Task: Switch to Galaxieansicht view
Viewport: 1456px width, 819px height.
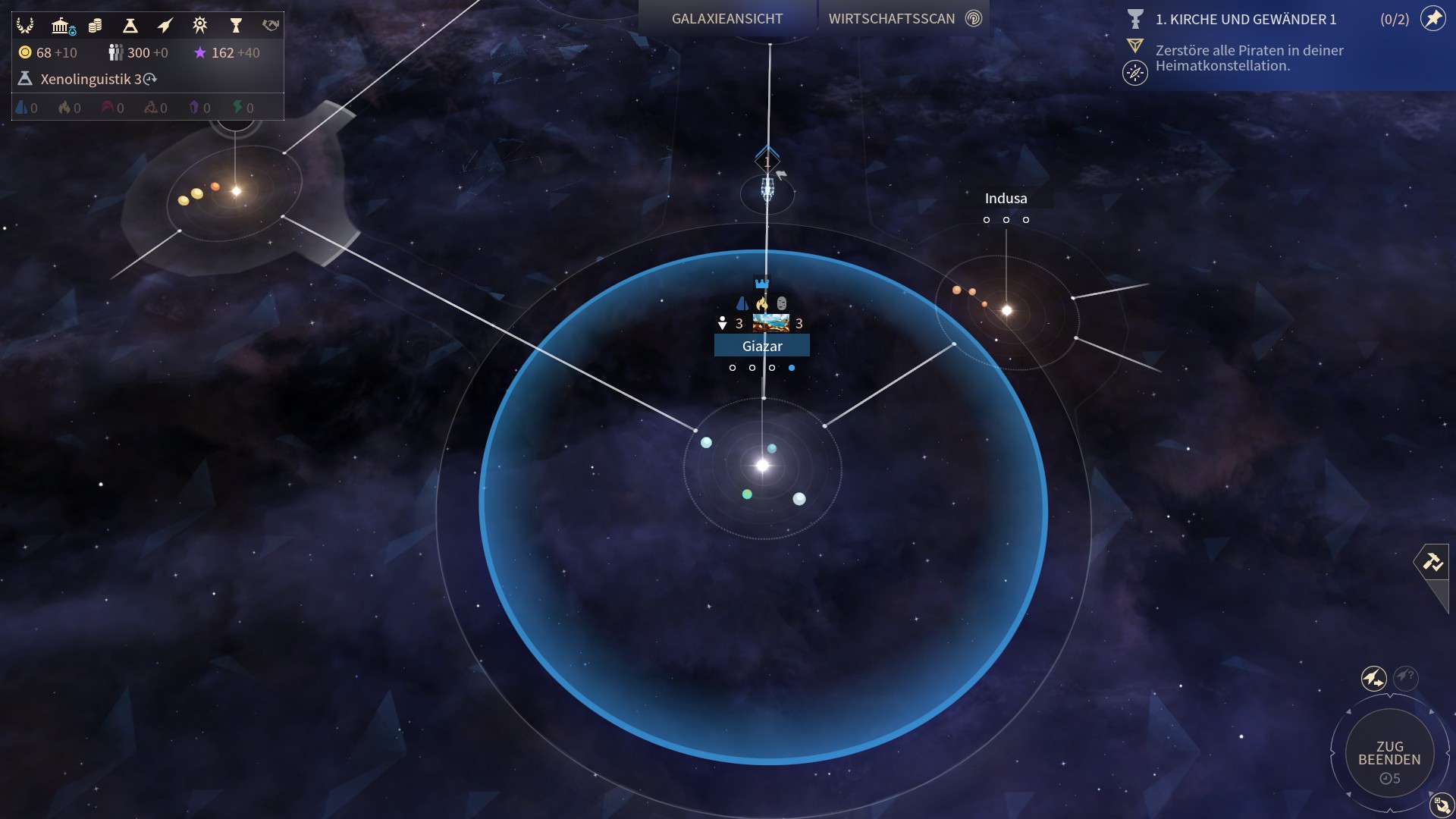Action: click(x=726, y=19)
